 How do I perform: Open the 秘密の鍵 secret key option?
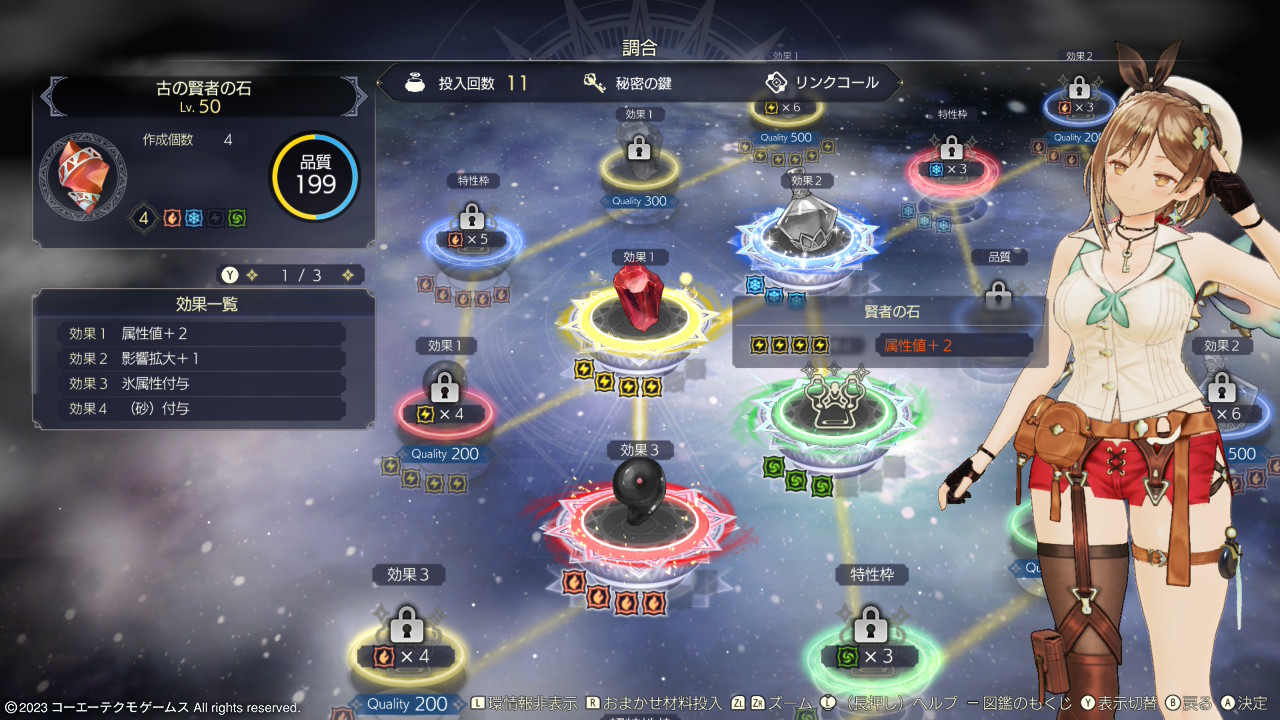point(628,83)
